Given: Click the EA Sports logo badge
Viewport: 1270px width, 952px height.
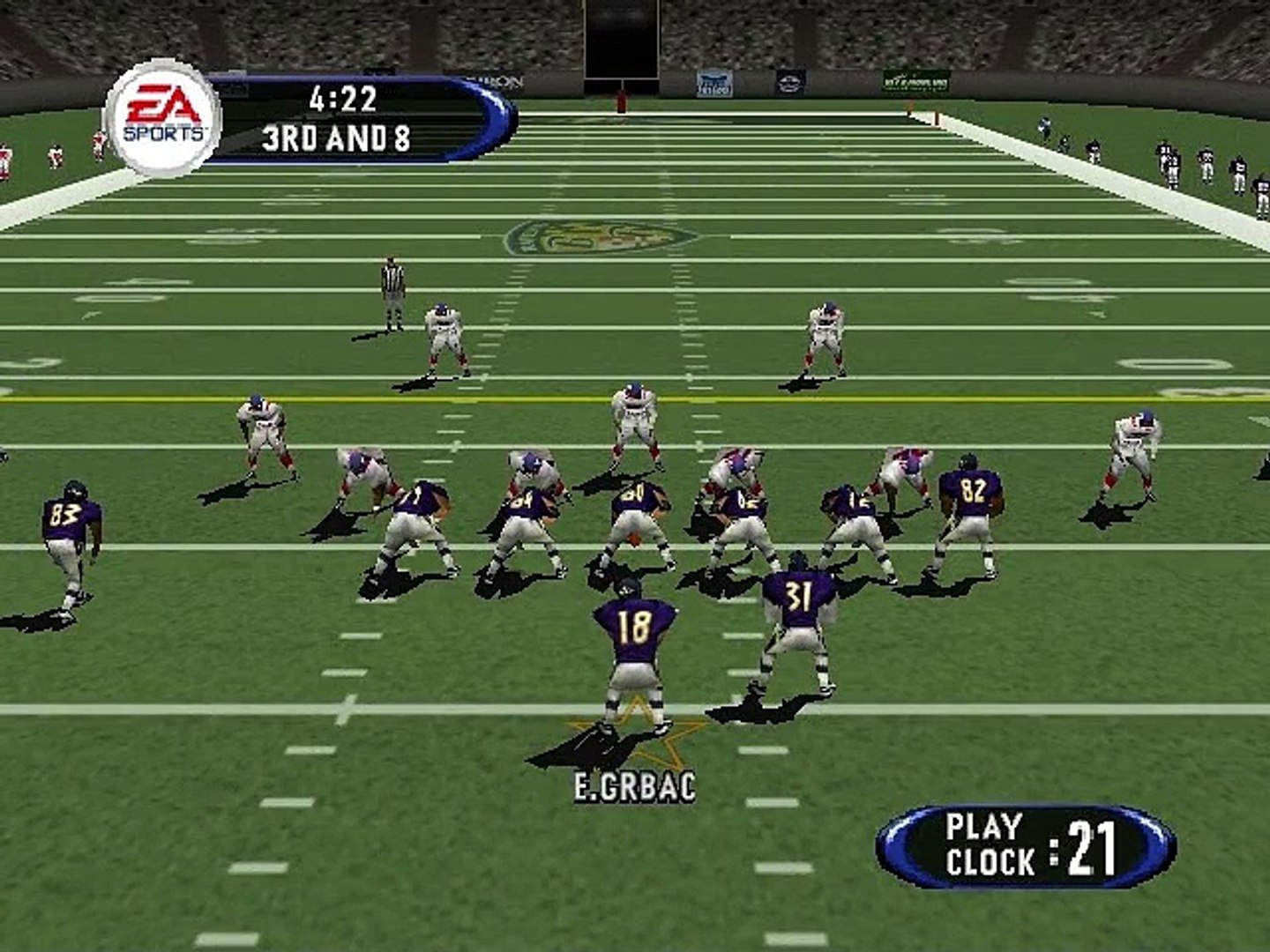Looking at the screenshot, I should 162,118.
